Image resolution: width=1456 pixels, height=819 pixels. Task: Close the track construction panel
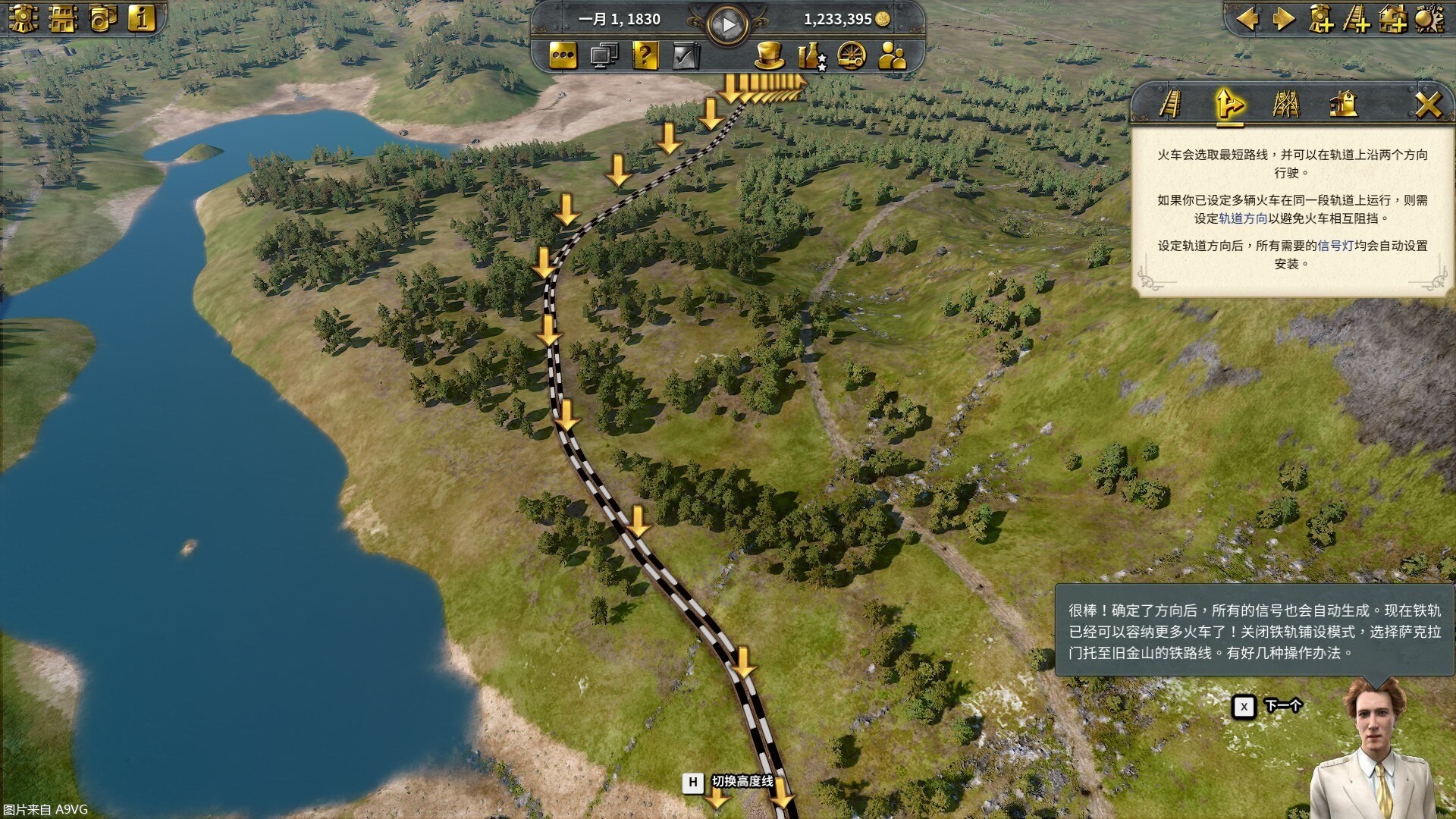[1428, 104]
